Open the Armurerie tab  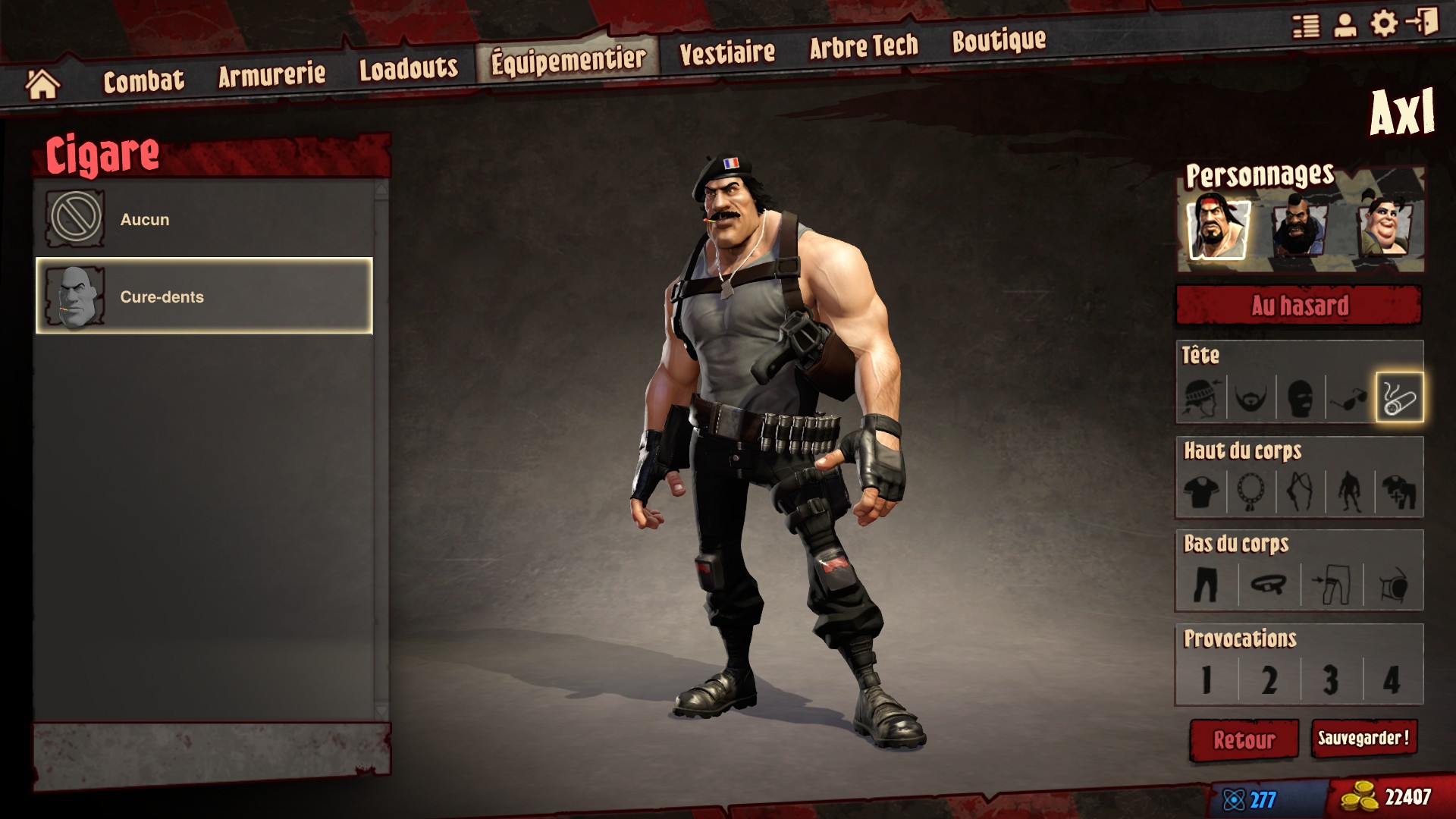point(271,74)
